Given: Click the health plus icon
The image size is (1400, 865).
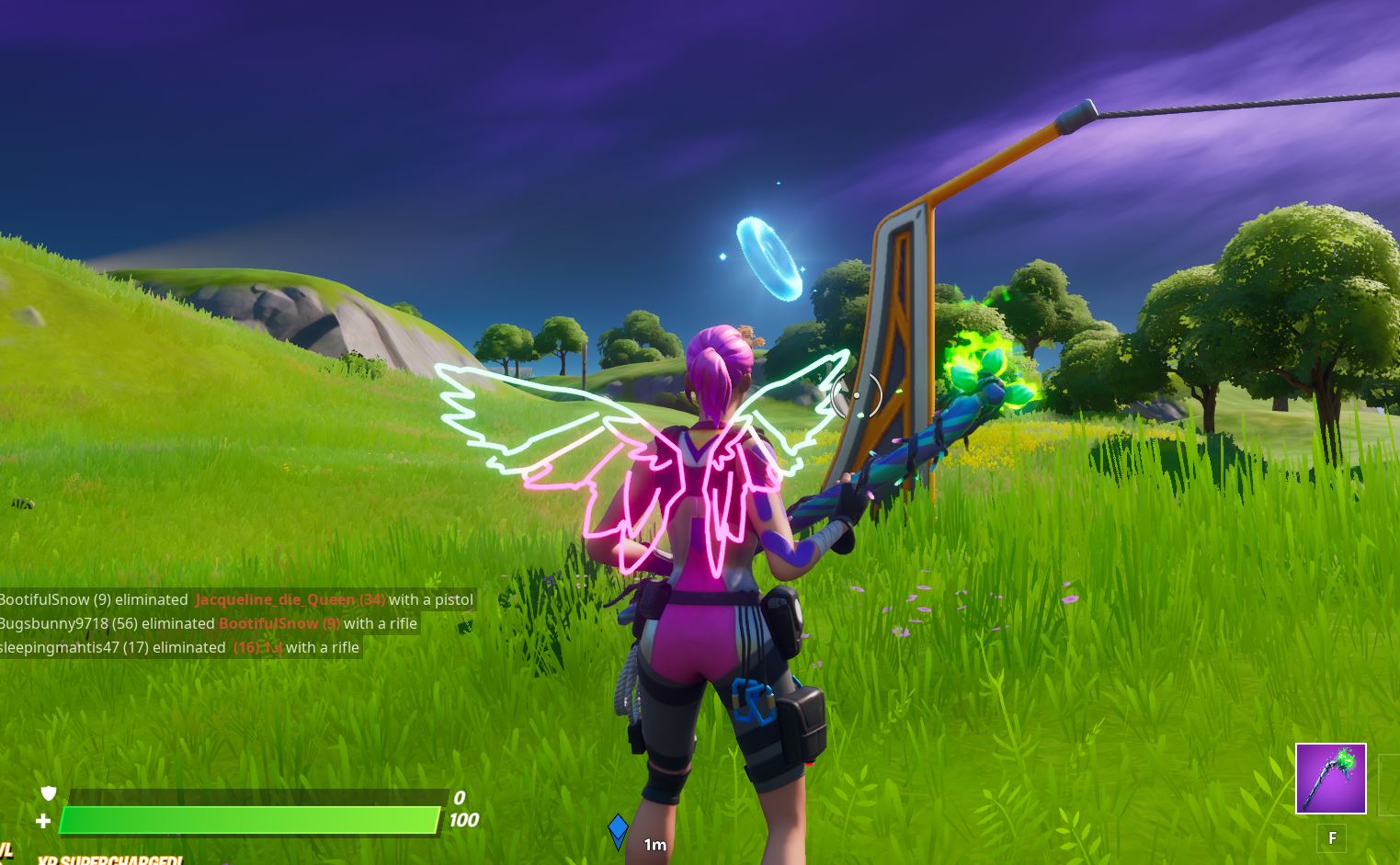Looking at the screenshot, I should (x=42, y=819).
